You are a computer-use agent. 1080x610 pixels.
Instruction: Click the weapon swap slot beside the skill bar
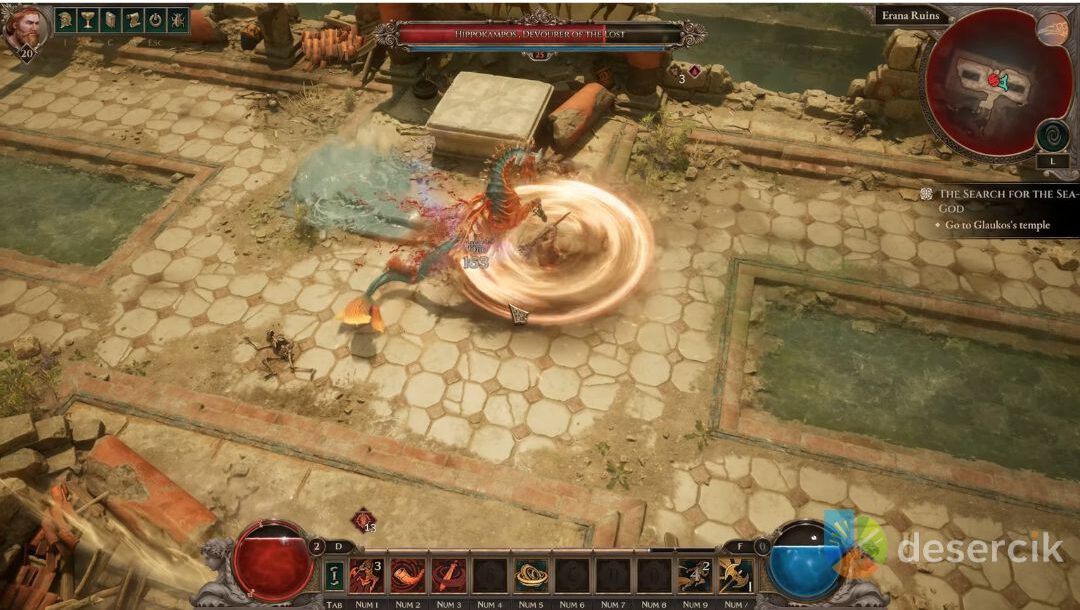pos(334,575)
